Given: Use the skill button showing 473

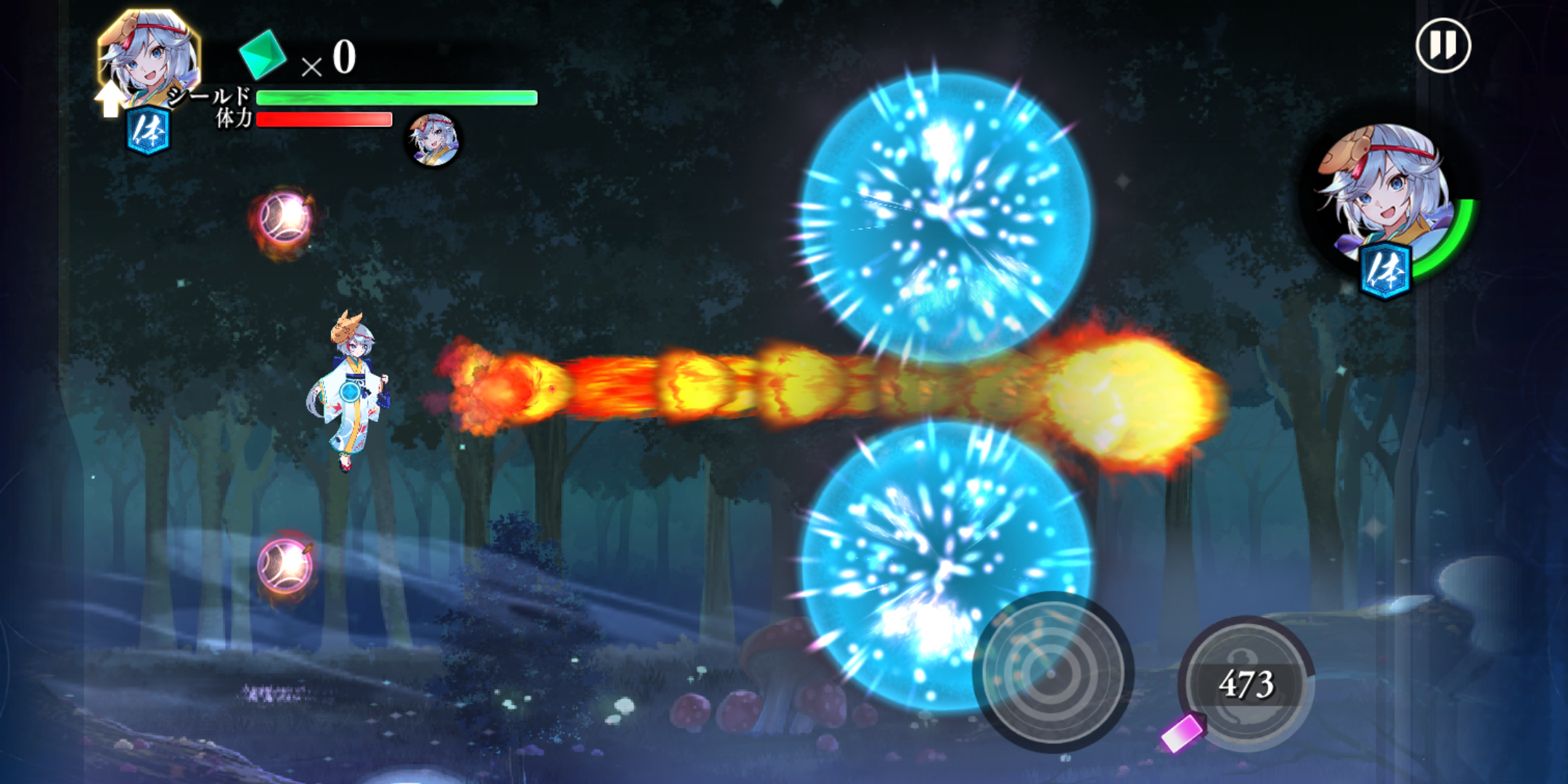Looking at the screenshot, I should [1246, 684].
